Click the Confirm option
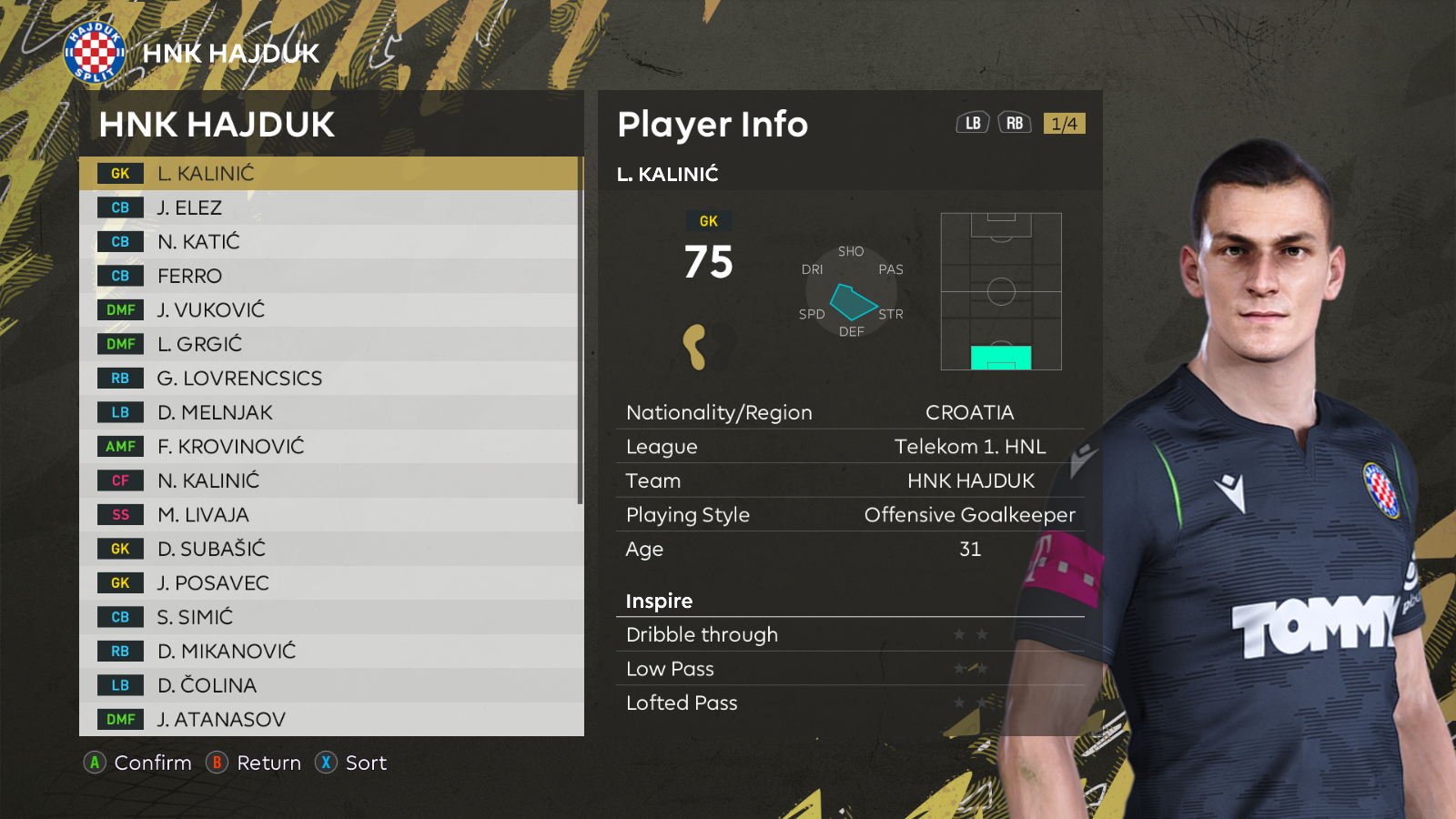This screenshot has height=819, width=1456. (x=138, y=763)
